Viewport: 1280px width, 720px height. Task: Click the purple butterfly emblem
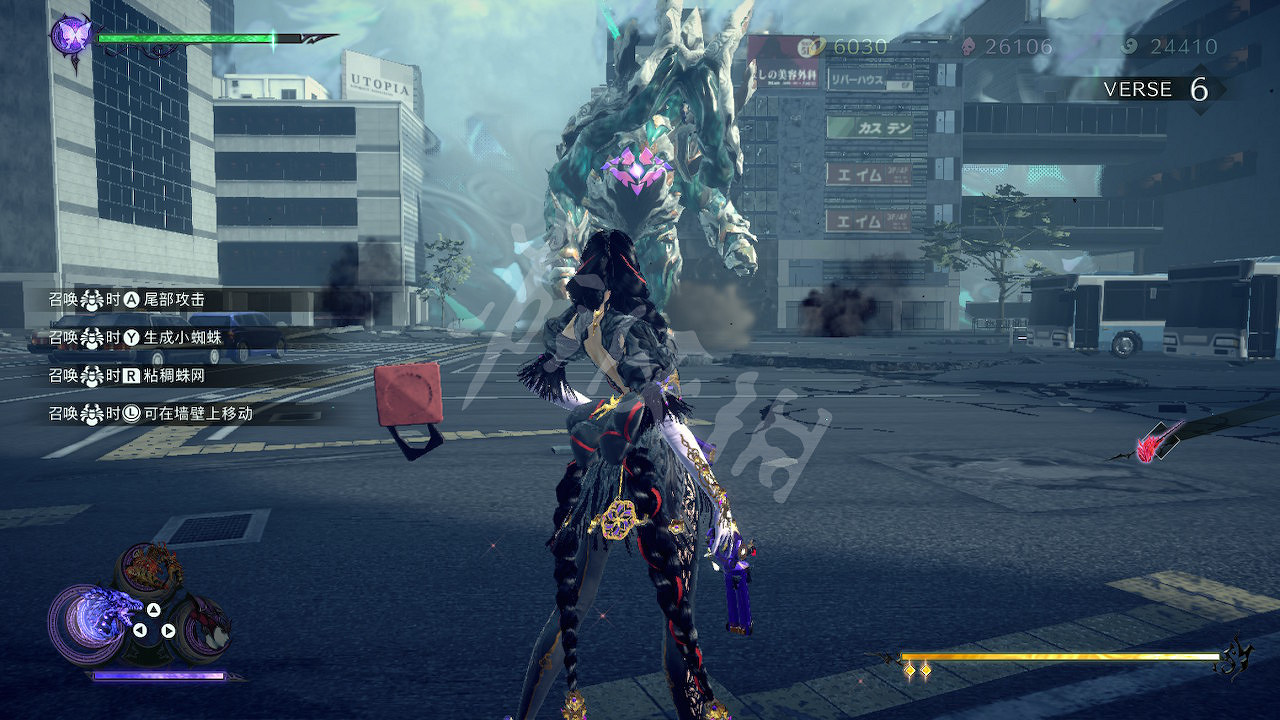click(71, 36)
